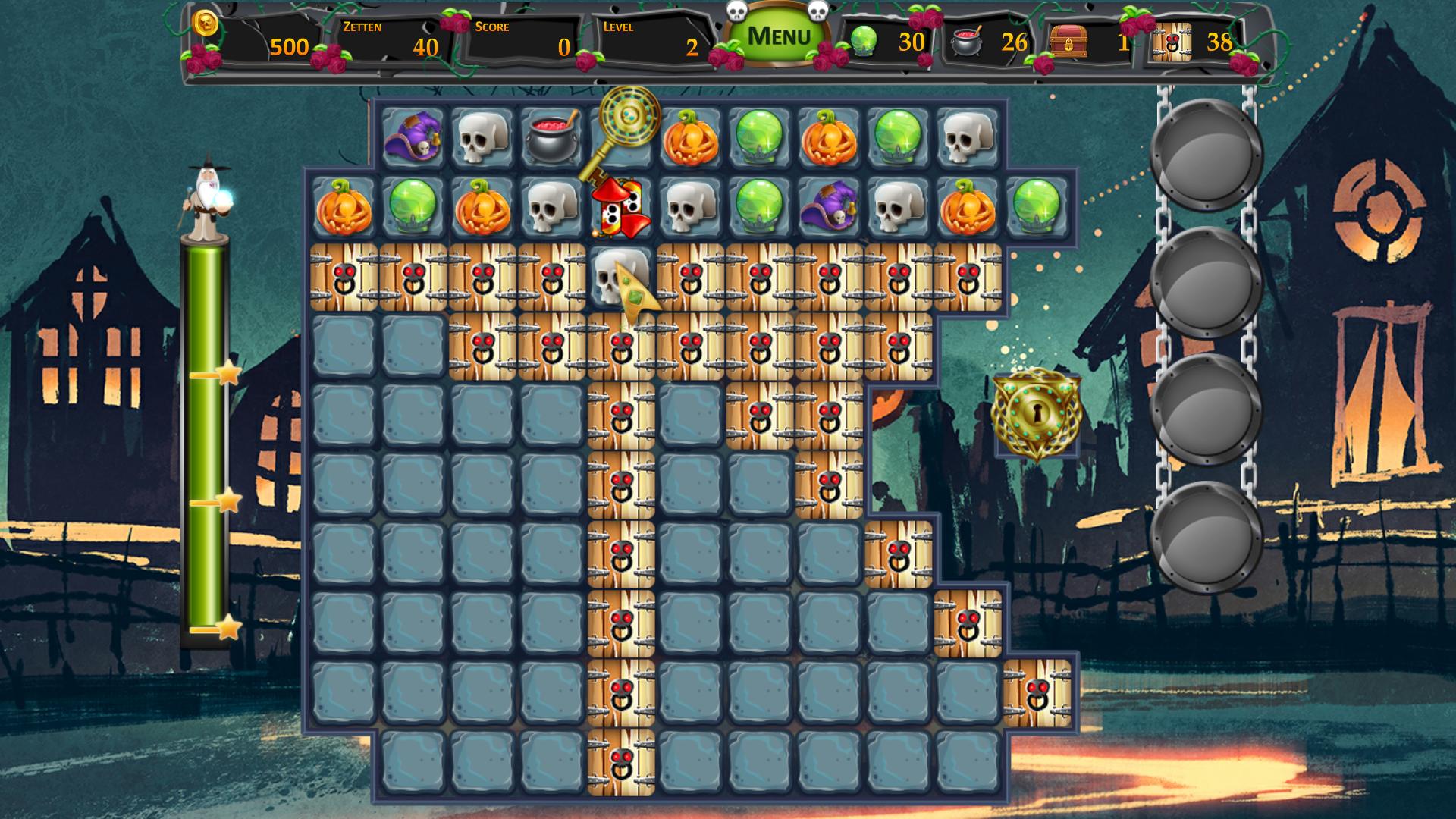Open the green Menu button
The width and height of the screenshot is (1456, 819).
click(x=778, y=36)
